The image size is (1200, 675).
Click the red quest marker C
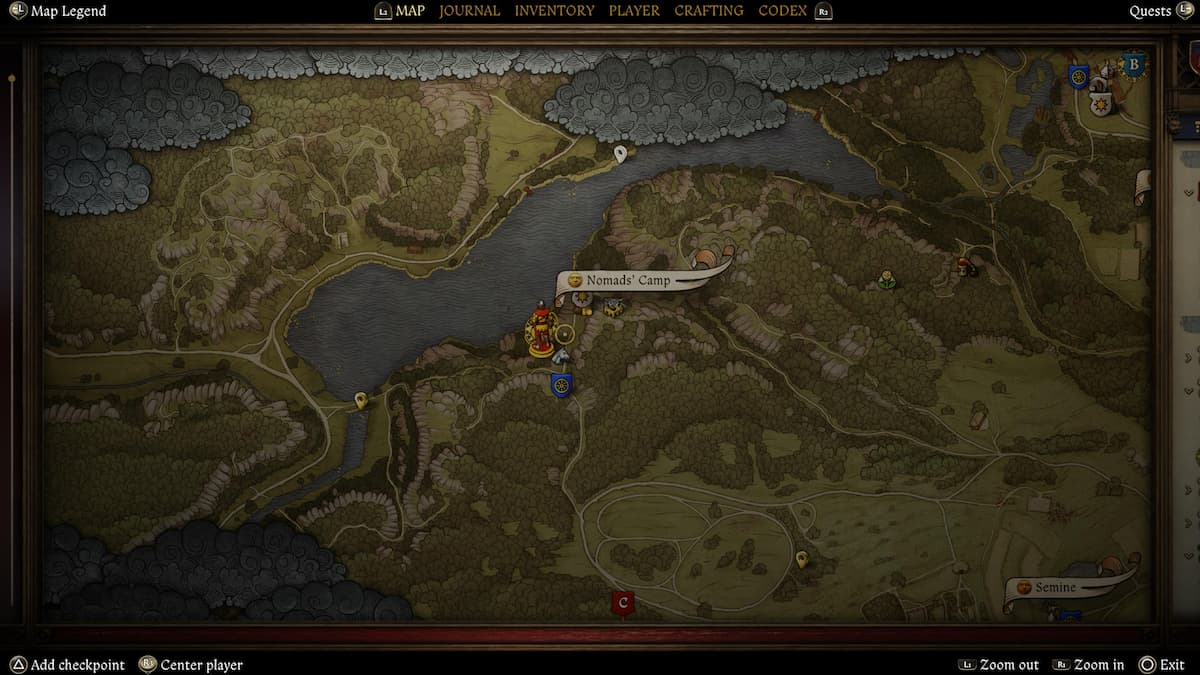tap(623, 603)
